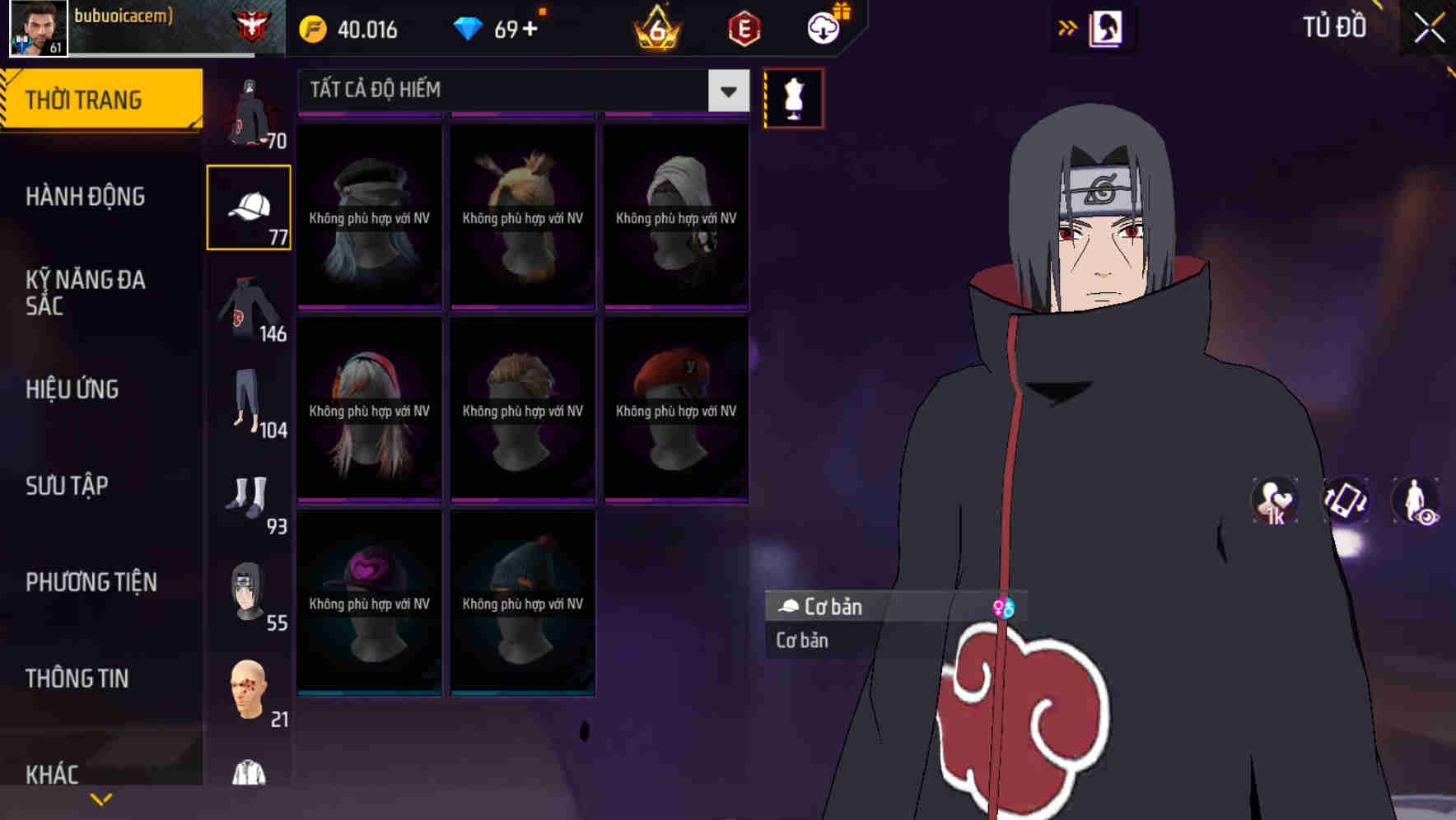The image size is (1456, 820).
Task: Expand the sidebar with the yellow down chevron
Action: point(101,799)
